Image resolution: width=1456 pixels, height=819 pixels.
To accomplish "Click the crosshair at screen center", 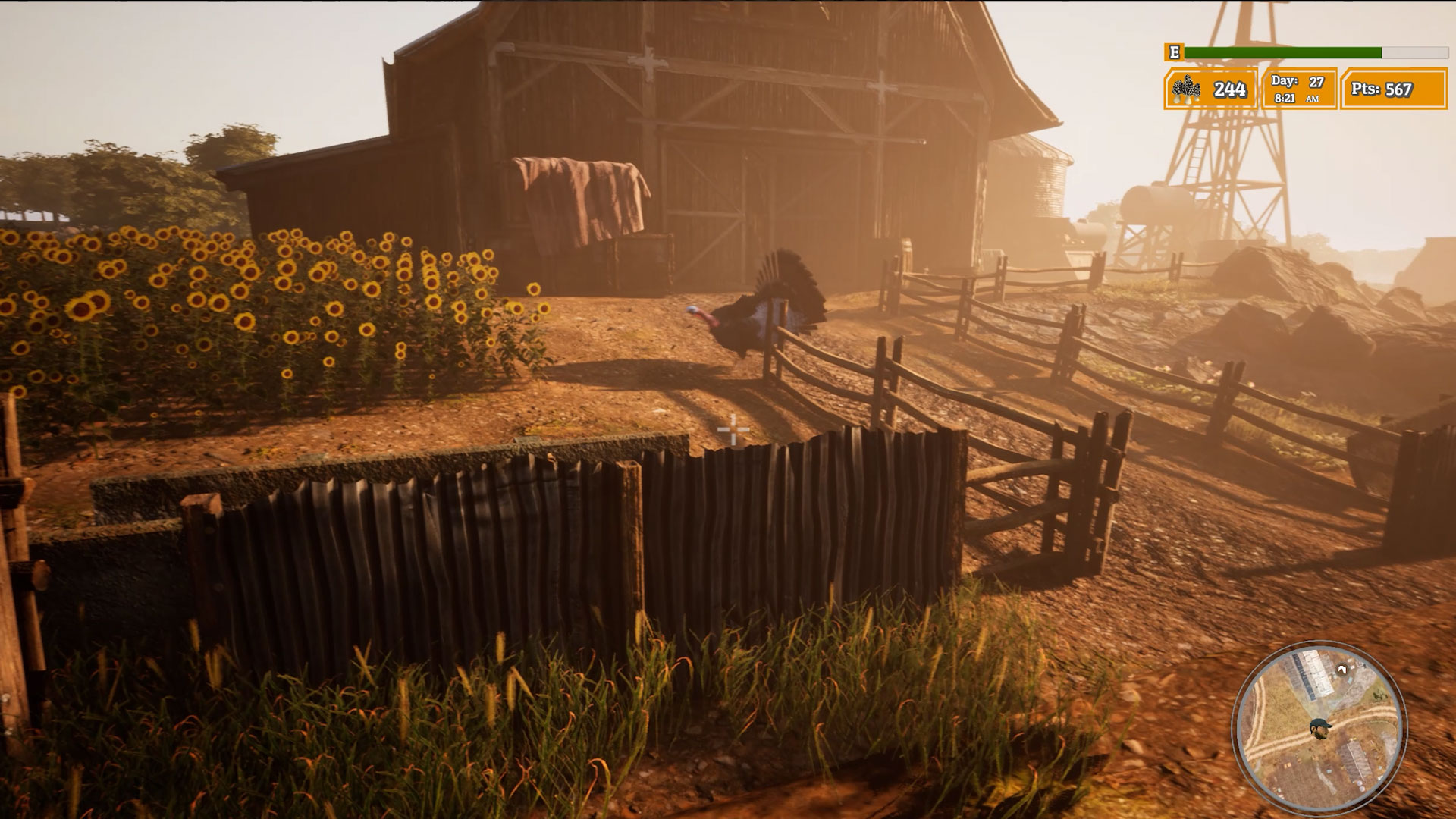I will tap(733, 431).
